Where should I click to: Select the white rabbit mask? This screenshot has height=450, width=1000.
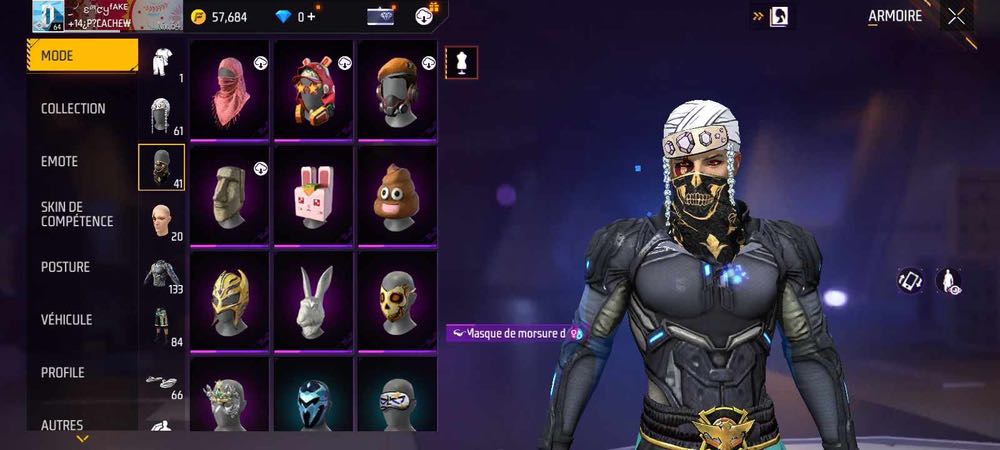click(314, 300)
